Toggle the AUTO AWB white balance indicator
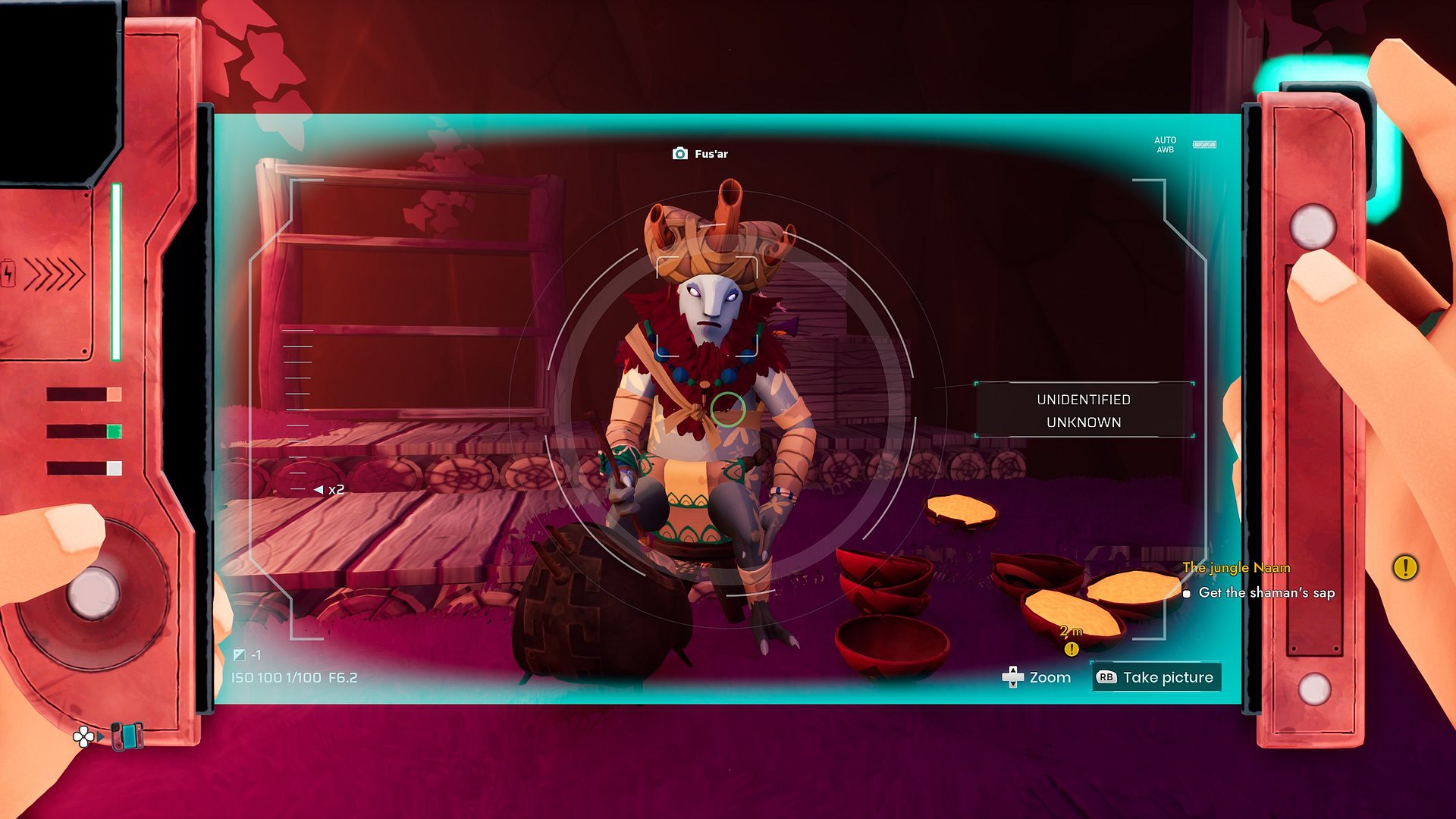1456x819 pixels. 1165,145
